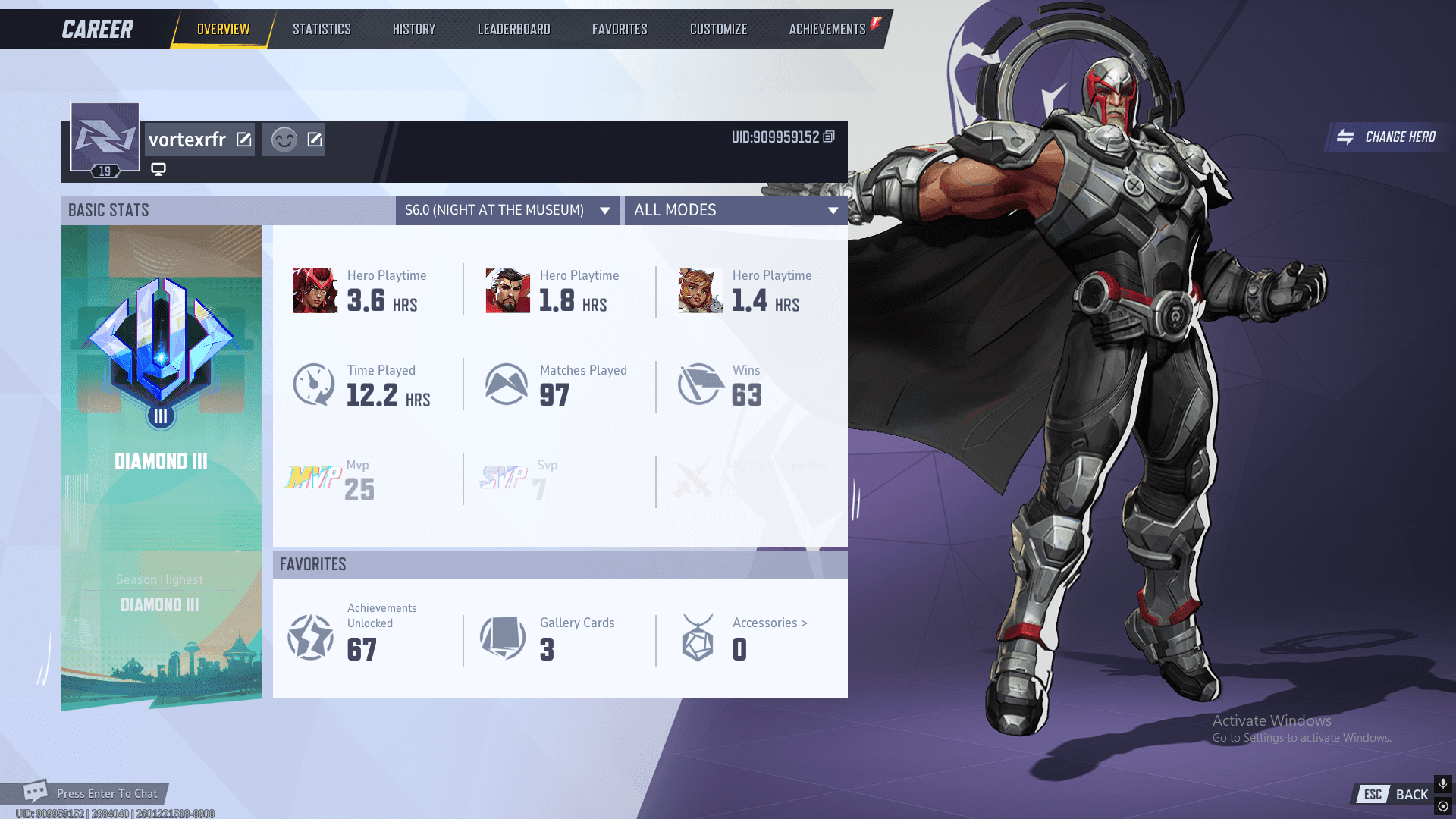Expand the Accessories section via arrow
The height and width of the screenshot is (819, 1456).
pyautogui.click(x=805, y=623)
